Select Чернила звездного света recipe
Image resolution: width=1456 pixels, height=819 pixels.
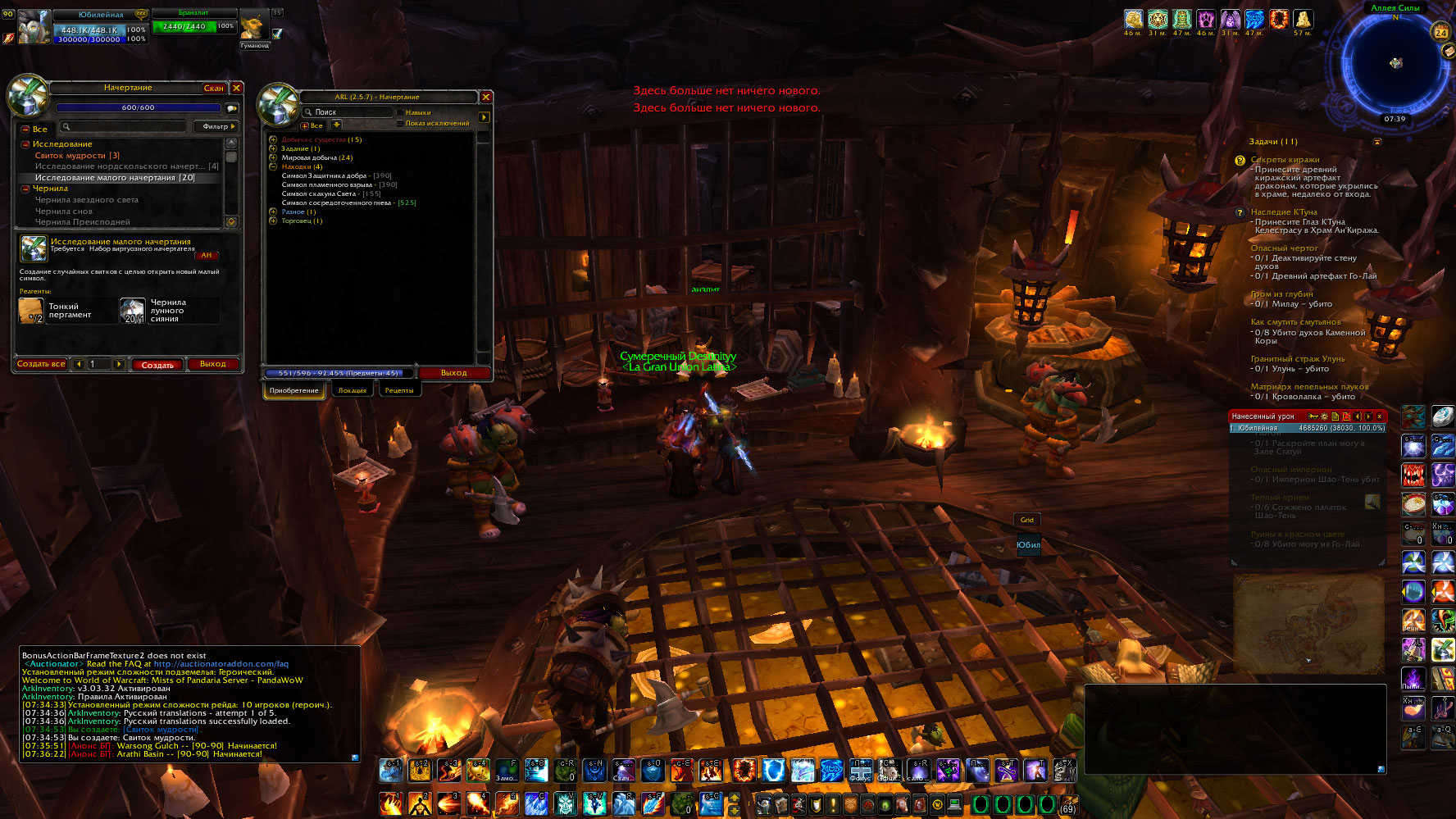coord(86,200)
